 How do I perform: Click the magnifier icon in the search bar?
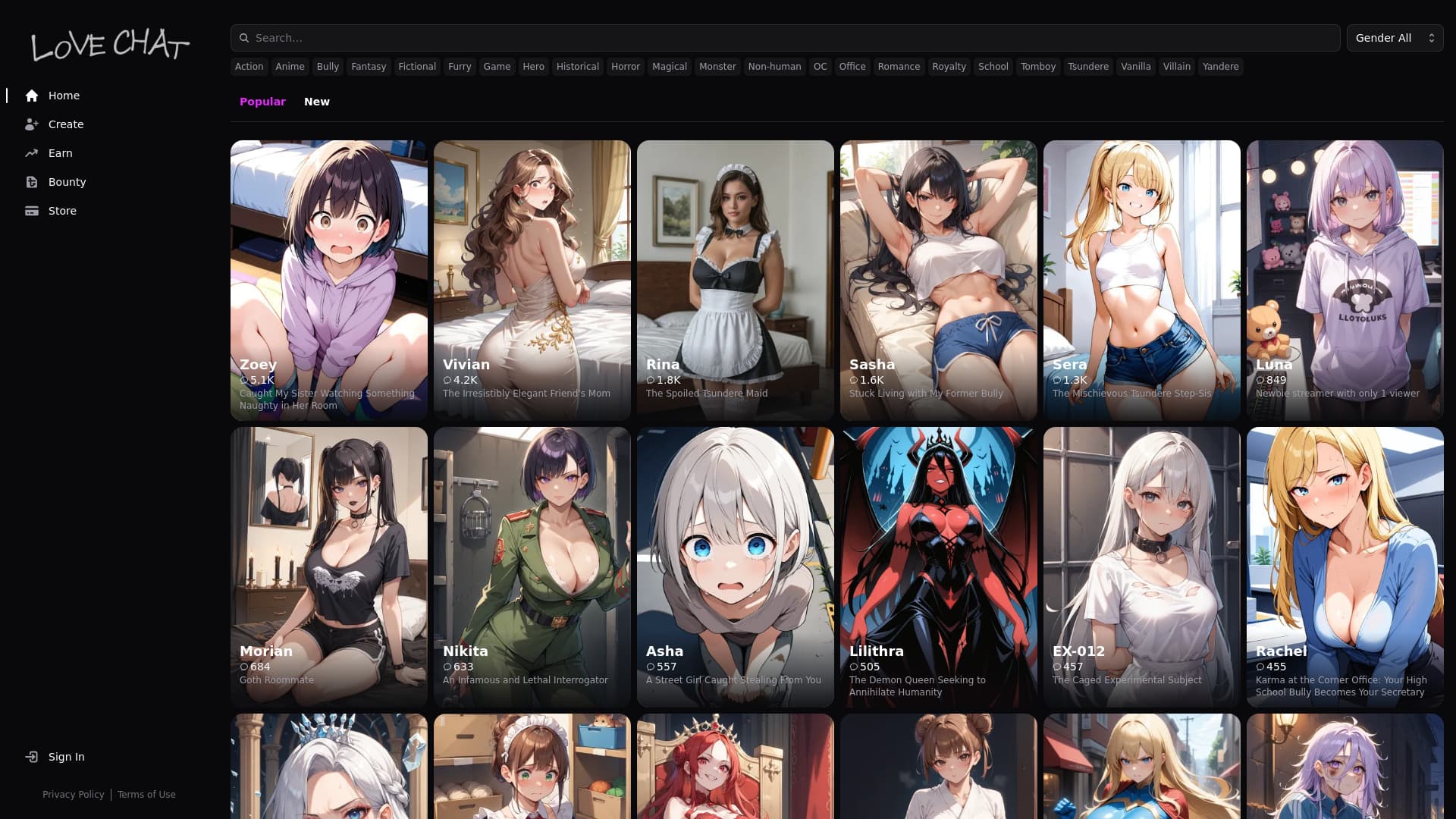click(x=243, y=37)
